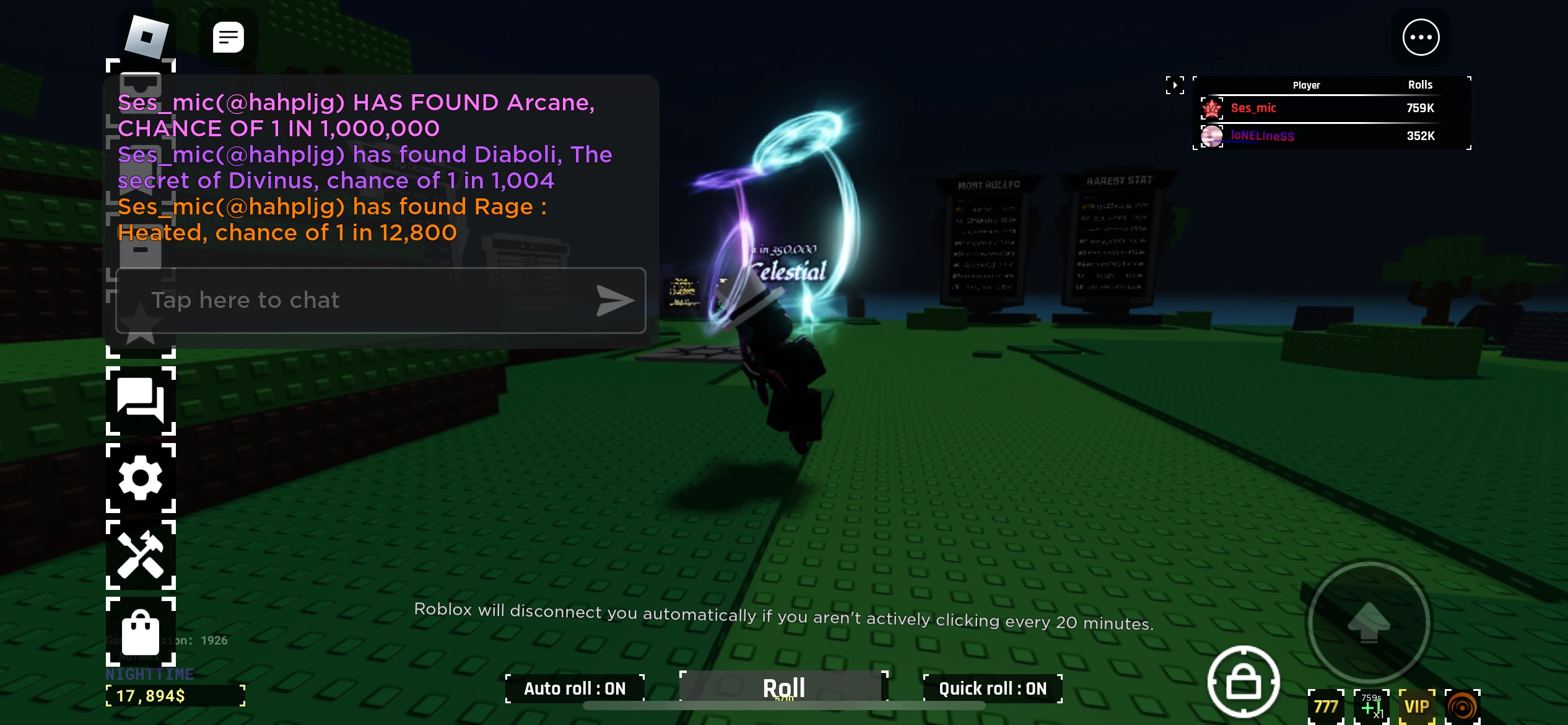Expand the leaderboard via its arrow
The height and width of the screenshot is (725, 1568).
(1175, 85)
